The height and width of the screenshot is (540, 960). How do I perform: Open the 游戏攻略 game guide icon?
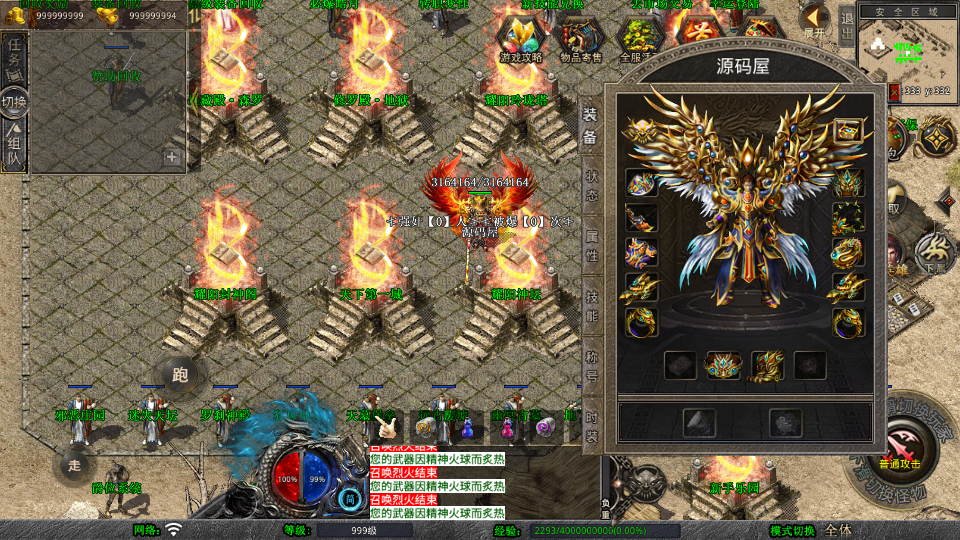tap(521, 40)
